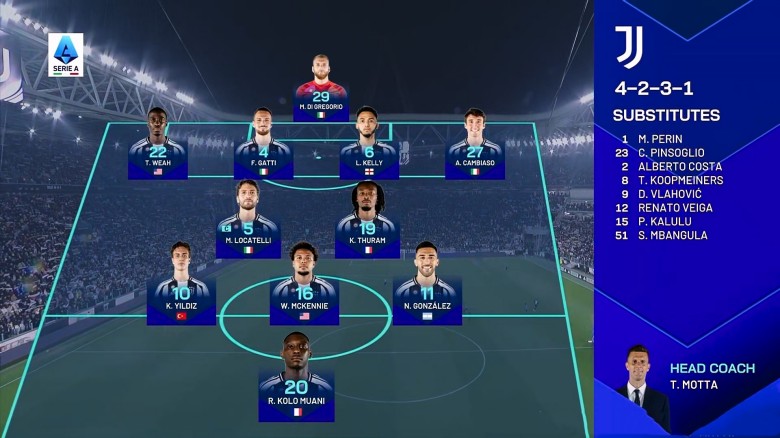Choose substitute T. Koopmeiners row
This screenshot has height=438, width=780.
click(x=680, y=180)
